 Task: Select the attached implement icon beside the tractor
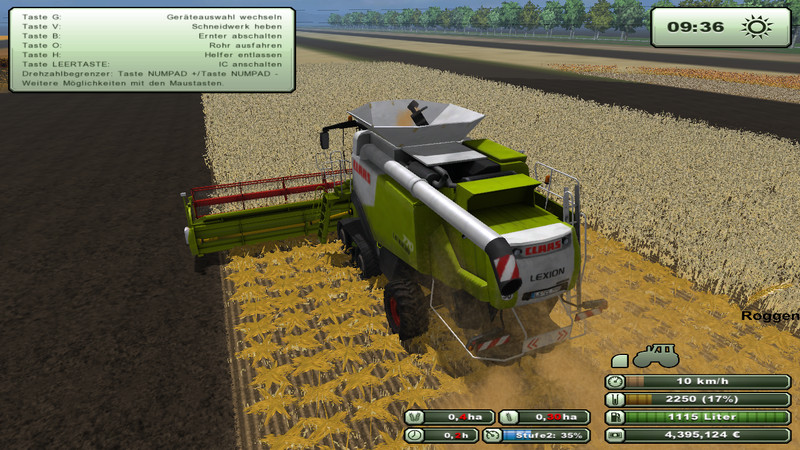(619, 360)
